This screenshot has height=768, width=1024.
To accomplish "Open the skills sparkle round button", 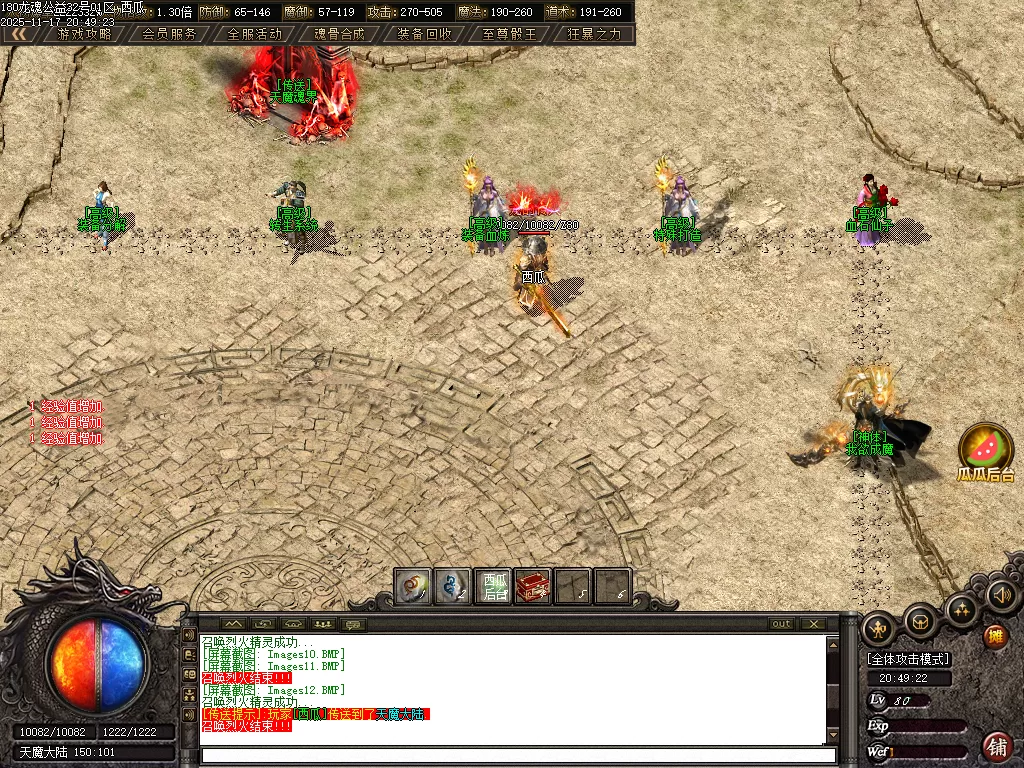I will coord(963,609).
